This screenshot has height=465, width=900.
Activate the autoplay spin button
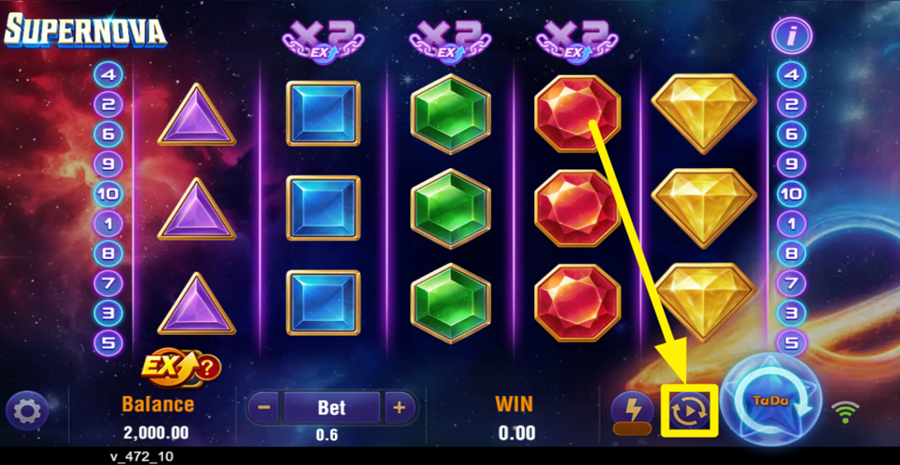tap(689, 411)
